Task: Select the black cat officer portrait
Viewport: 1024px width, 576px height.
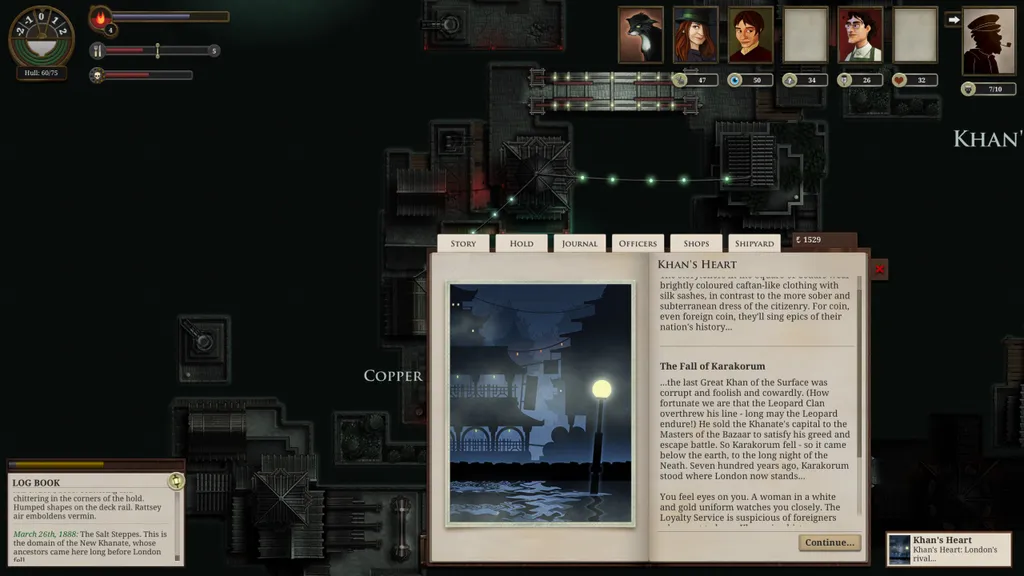Action: tap(640, 35)
